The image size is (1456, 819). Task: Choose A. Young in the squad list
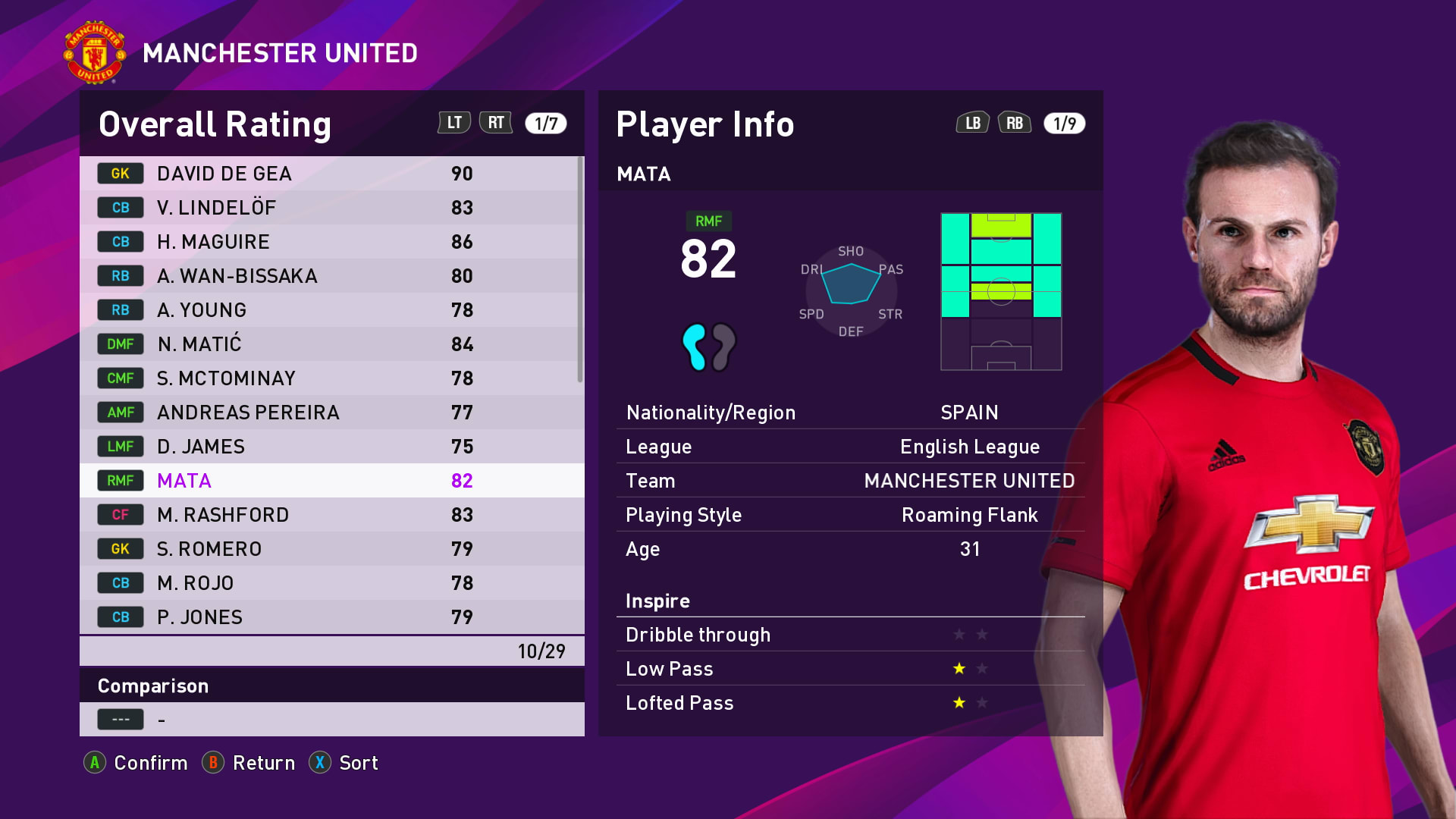pos(331,310)
